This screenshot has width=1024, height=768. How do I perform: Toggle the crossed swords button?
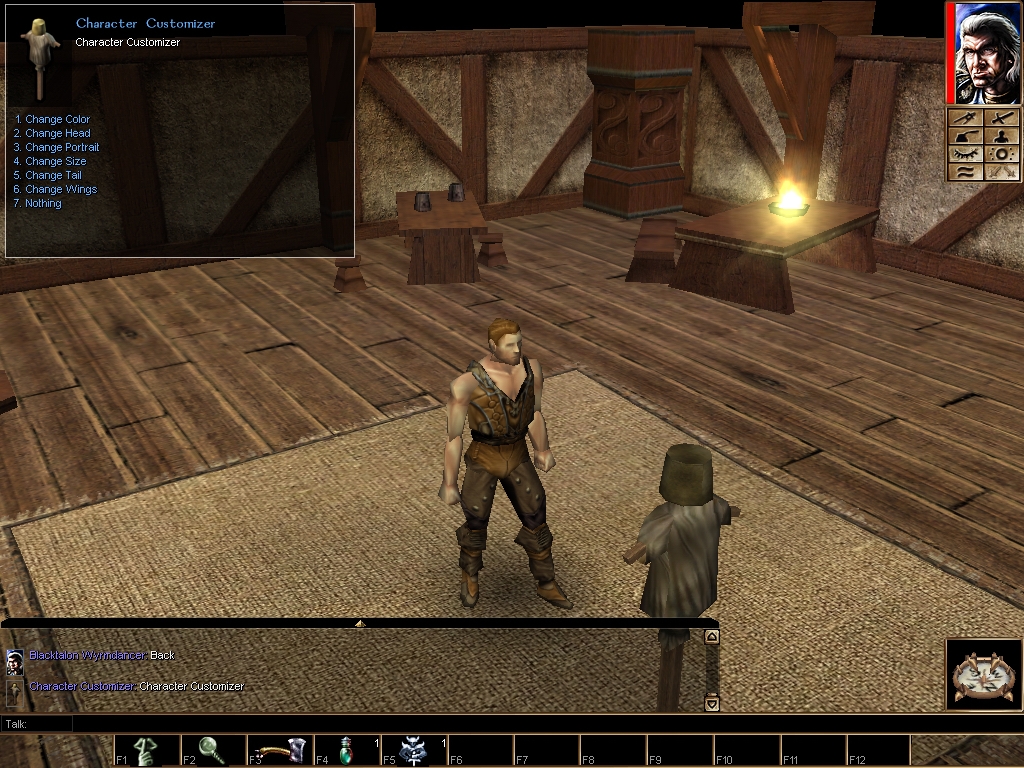(x=1000, y=172)
